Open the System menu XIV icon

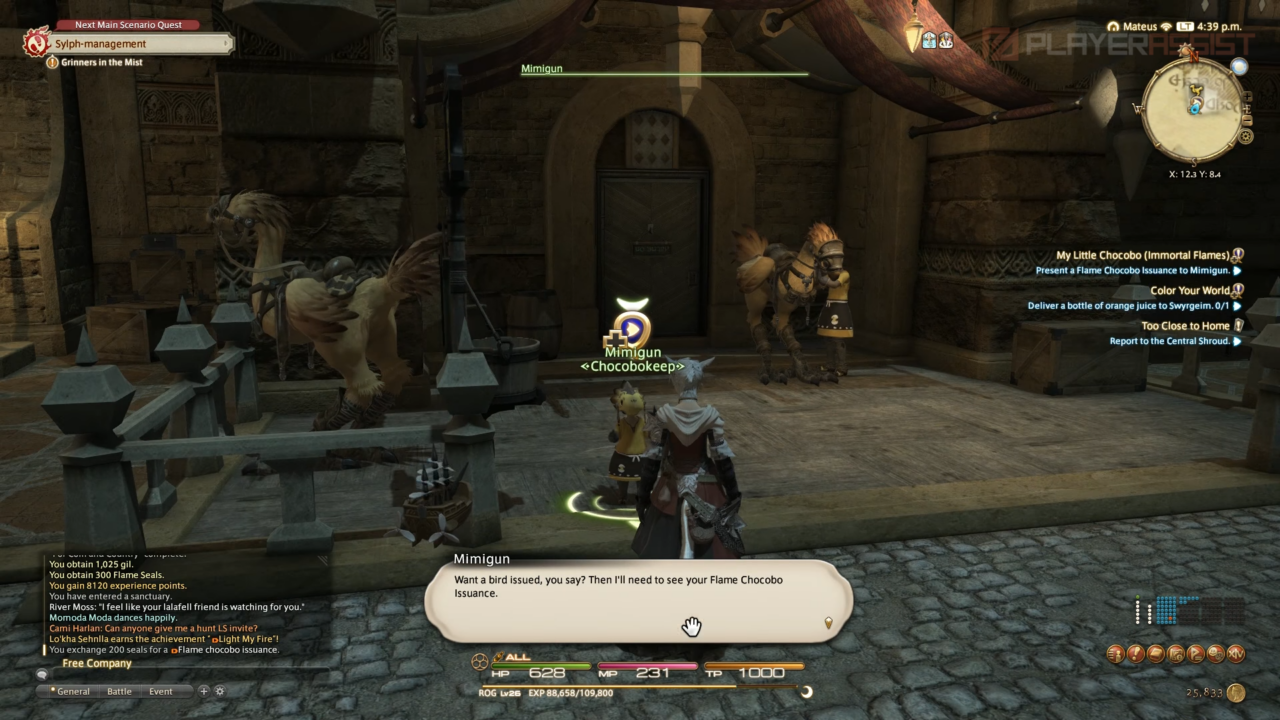(1236, 654)
